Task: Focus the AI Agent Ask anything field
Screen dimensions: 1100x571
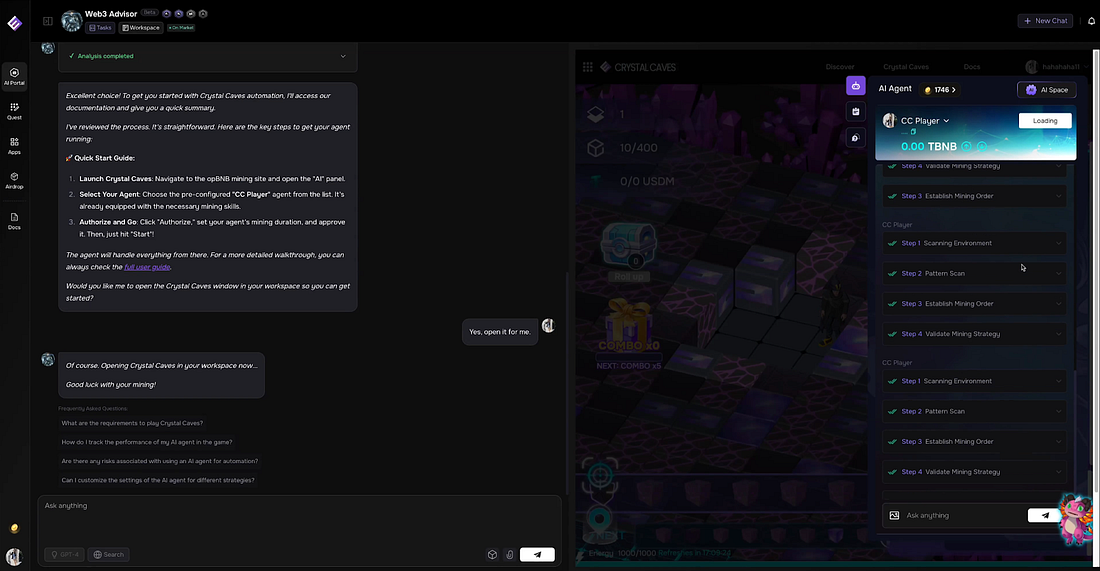Action: tap(960, 515)
